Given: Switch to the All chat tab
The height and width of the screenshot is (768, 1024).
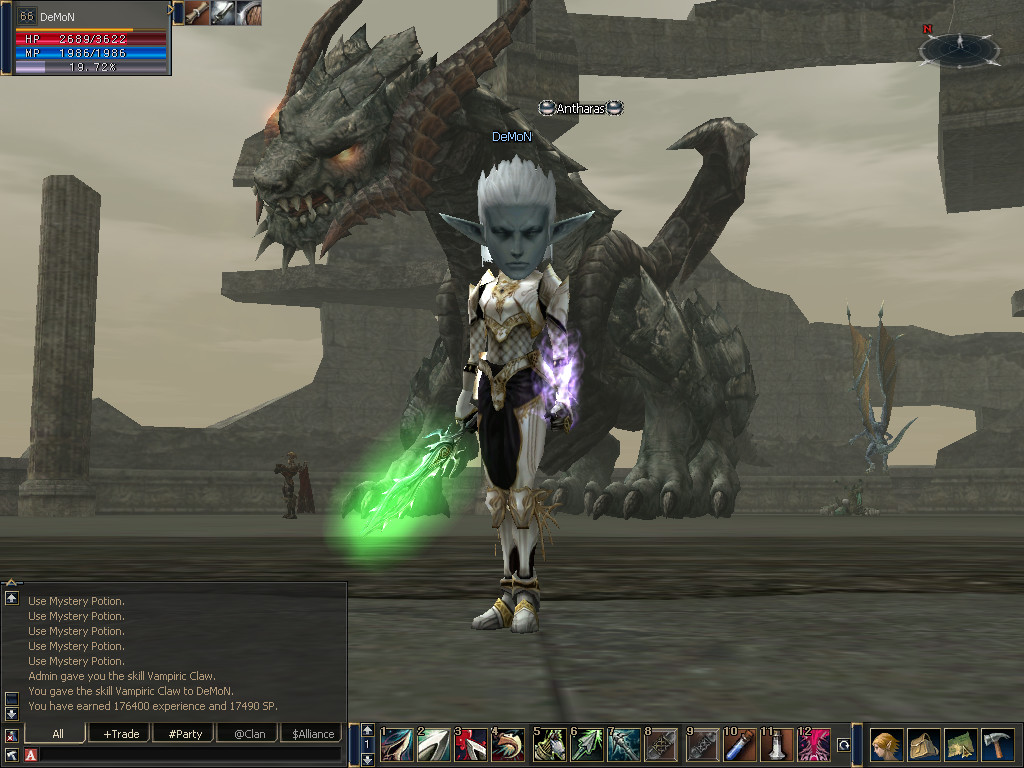Looking at the screenshot, I should [x=58, y=734].
